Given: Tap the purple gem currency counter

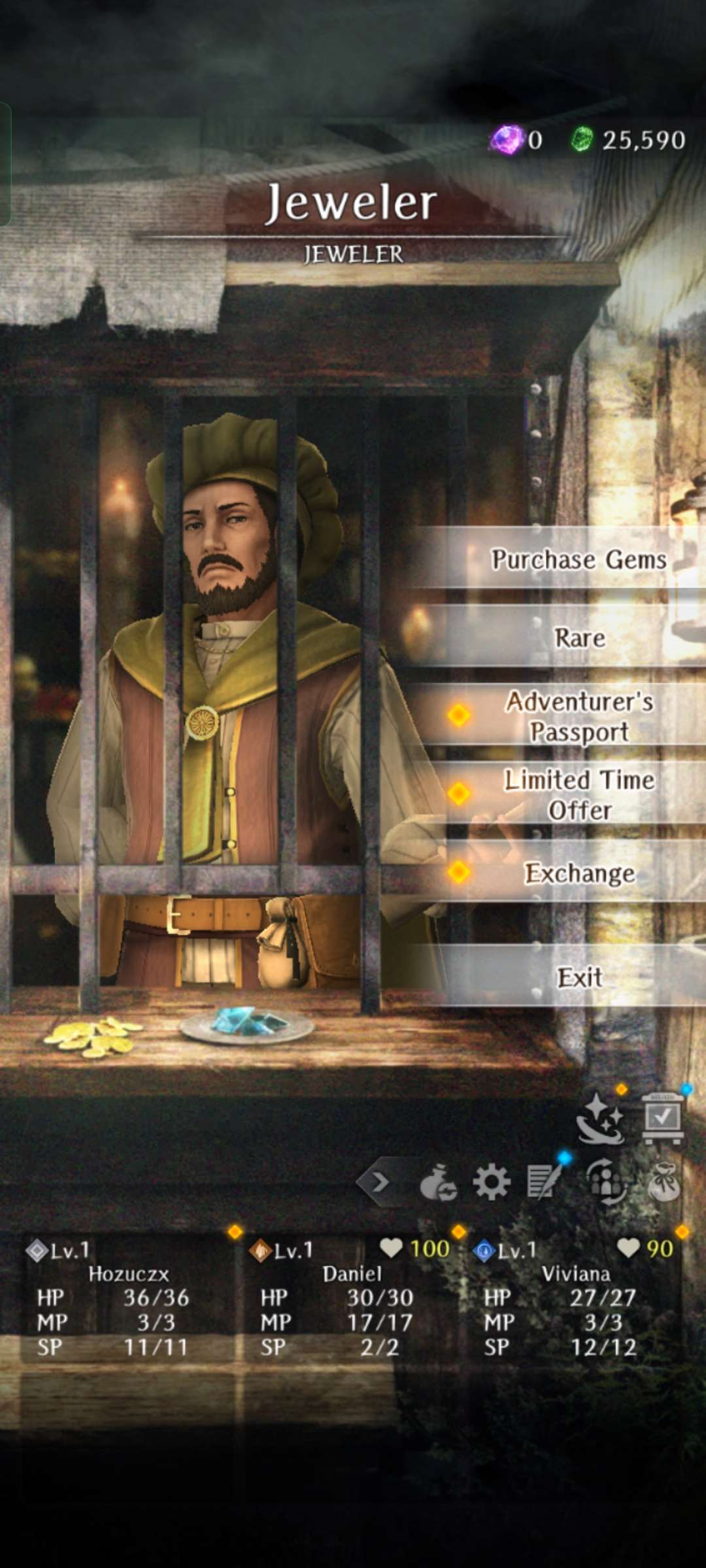Looking at the screenshot, I should click(516, 140).
